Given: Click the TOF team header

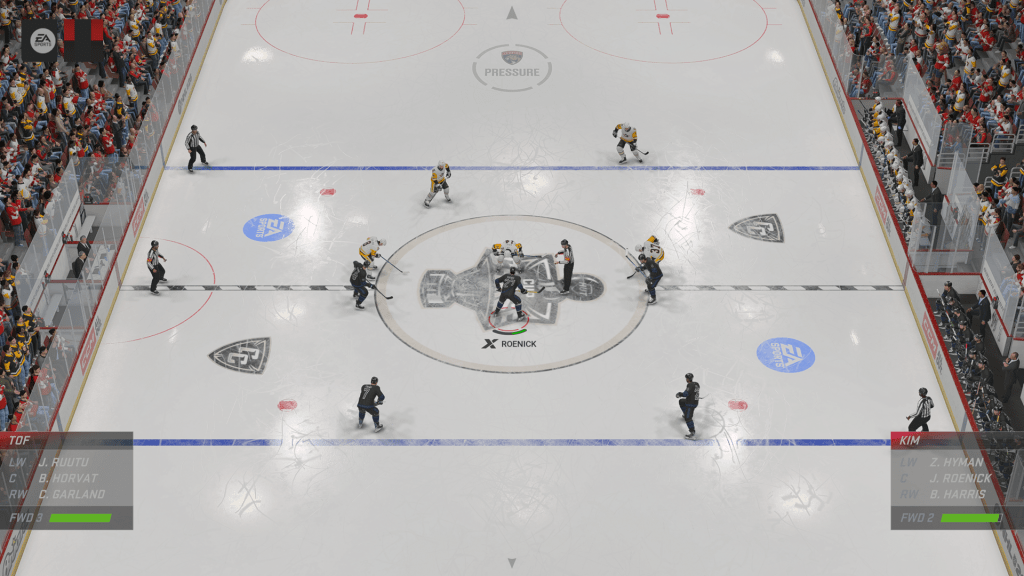Looking at the screenshot, I should [x=21, y=440].
